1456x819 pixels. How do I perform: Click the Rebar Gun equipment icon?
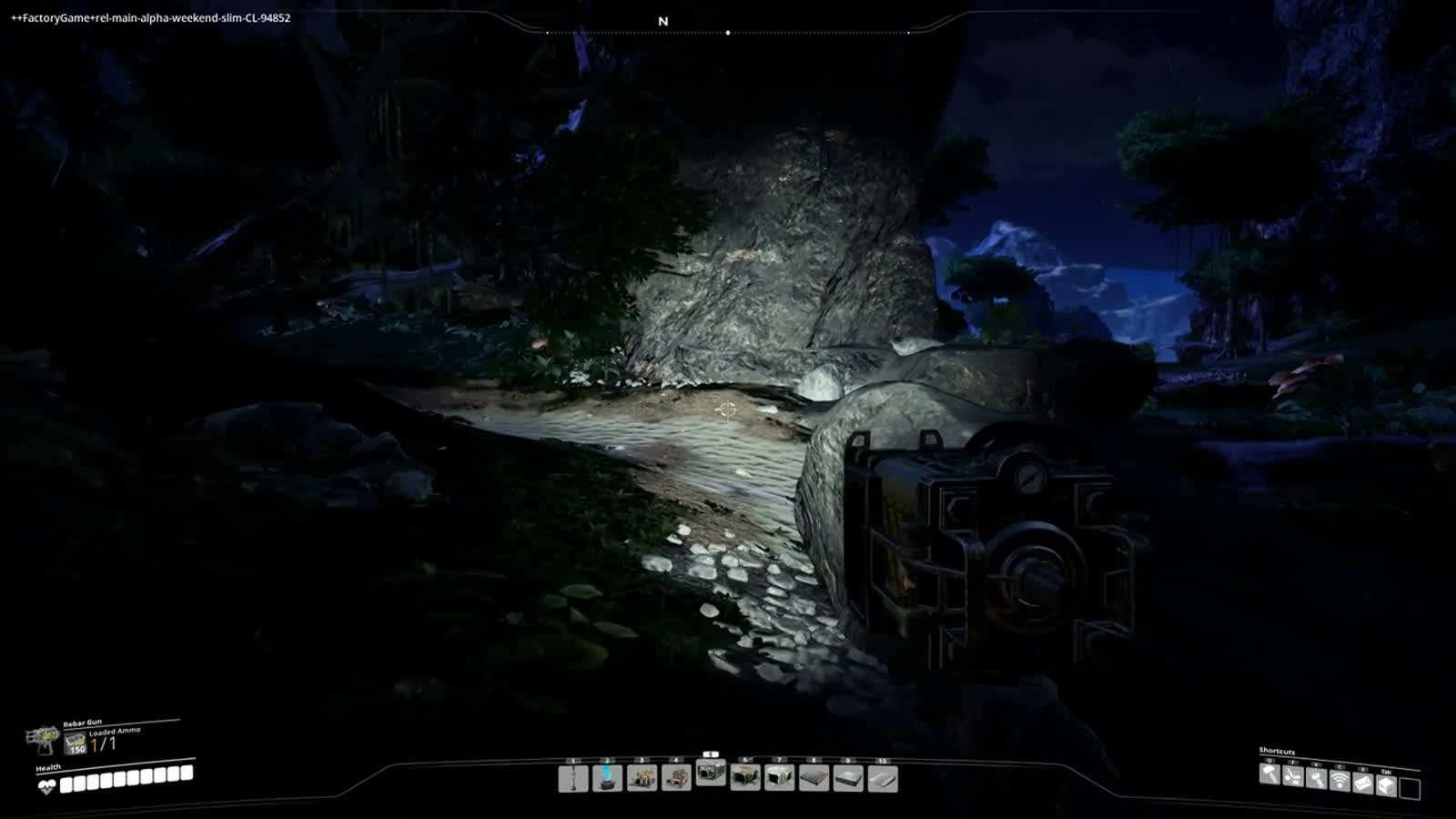point(42,738)
